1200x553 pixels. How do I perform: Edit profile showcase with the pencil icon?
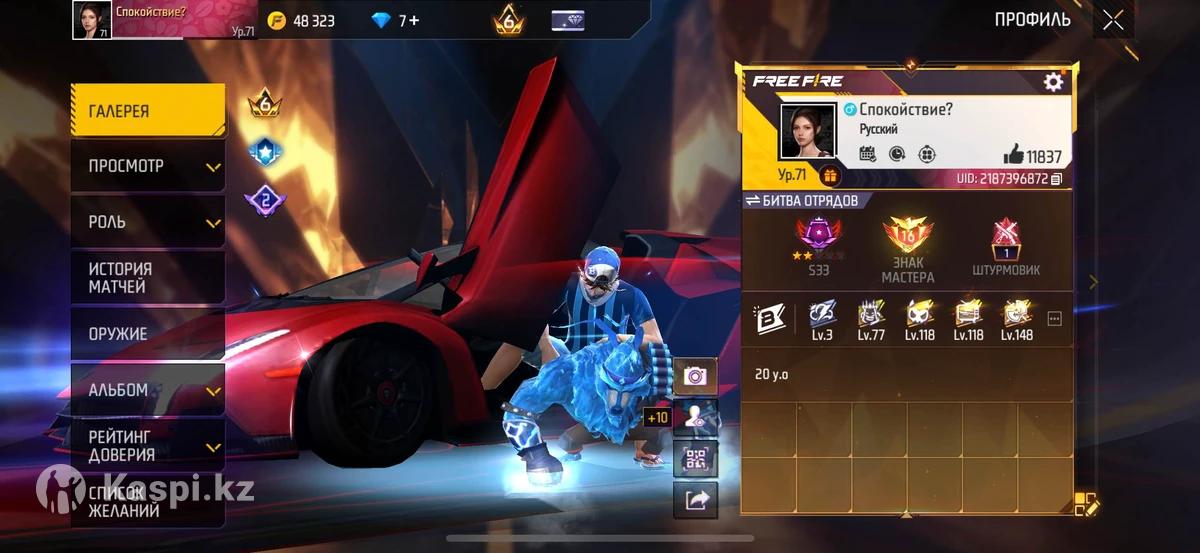point(1085,504)
